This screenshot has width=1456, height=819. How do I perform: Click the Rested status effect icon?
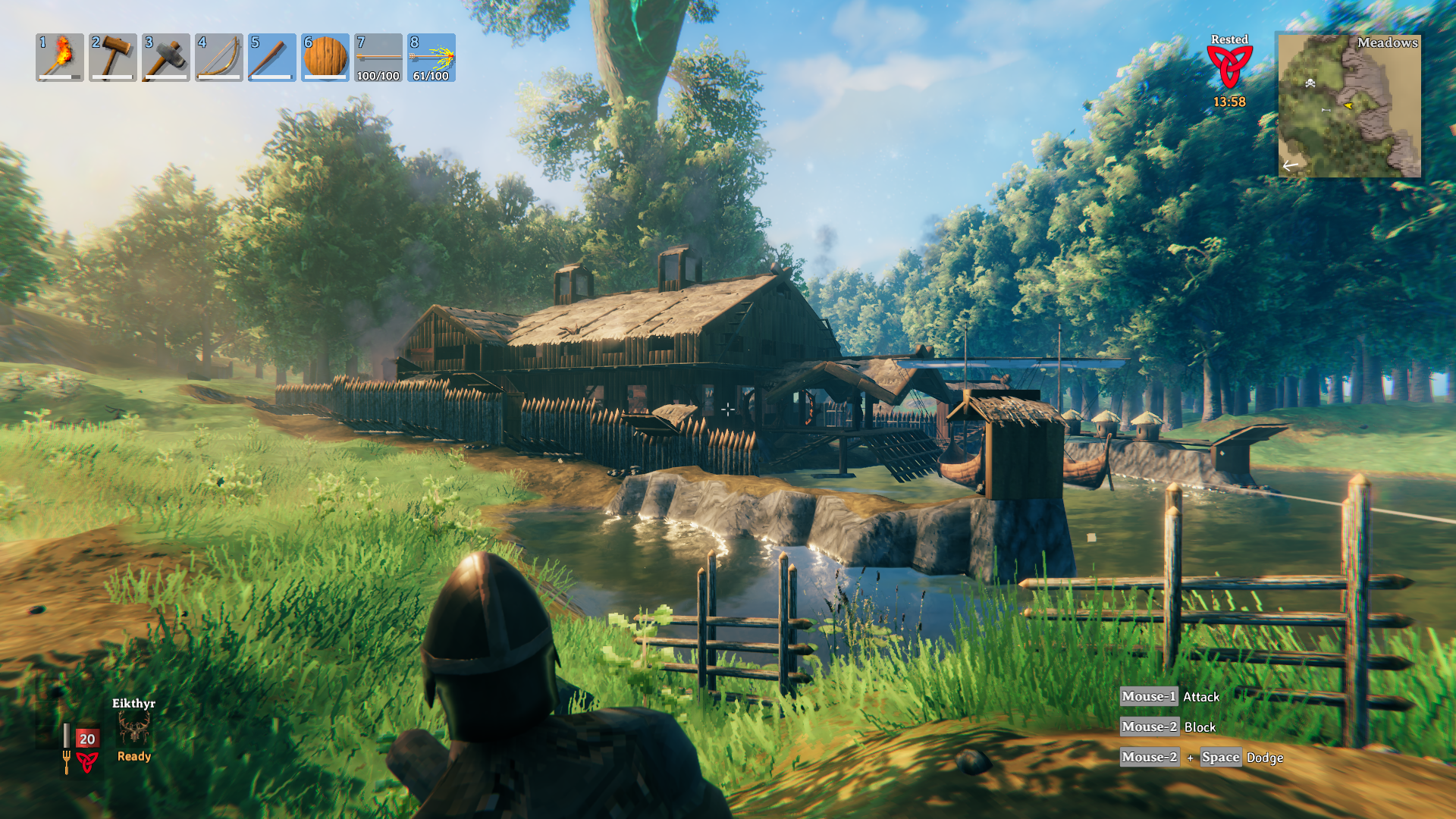(1229, 67)
